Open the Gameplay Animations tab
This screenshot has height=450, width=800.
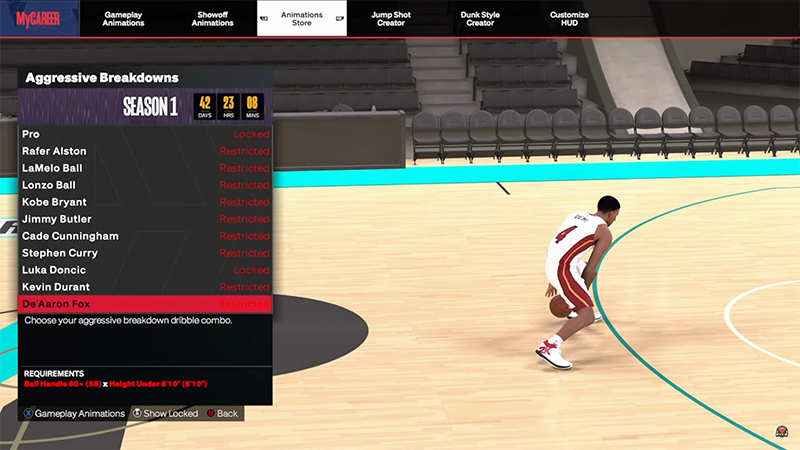[124, 18]
